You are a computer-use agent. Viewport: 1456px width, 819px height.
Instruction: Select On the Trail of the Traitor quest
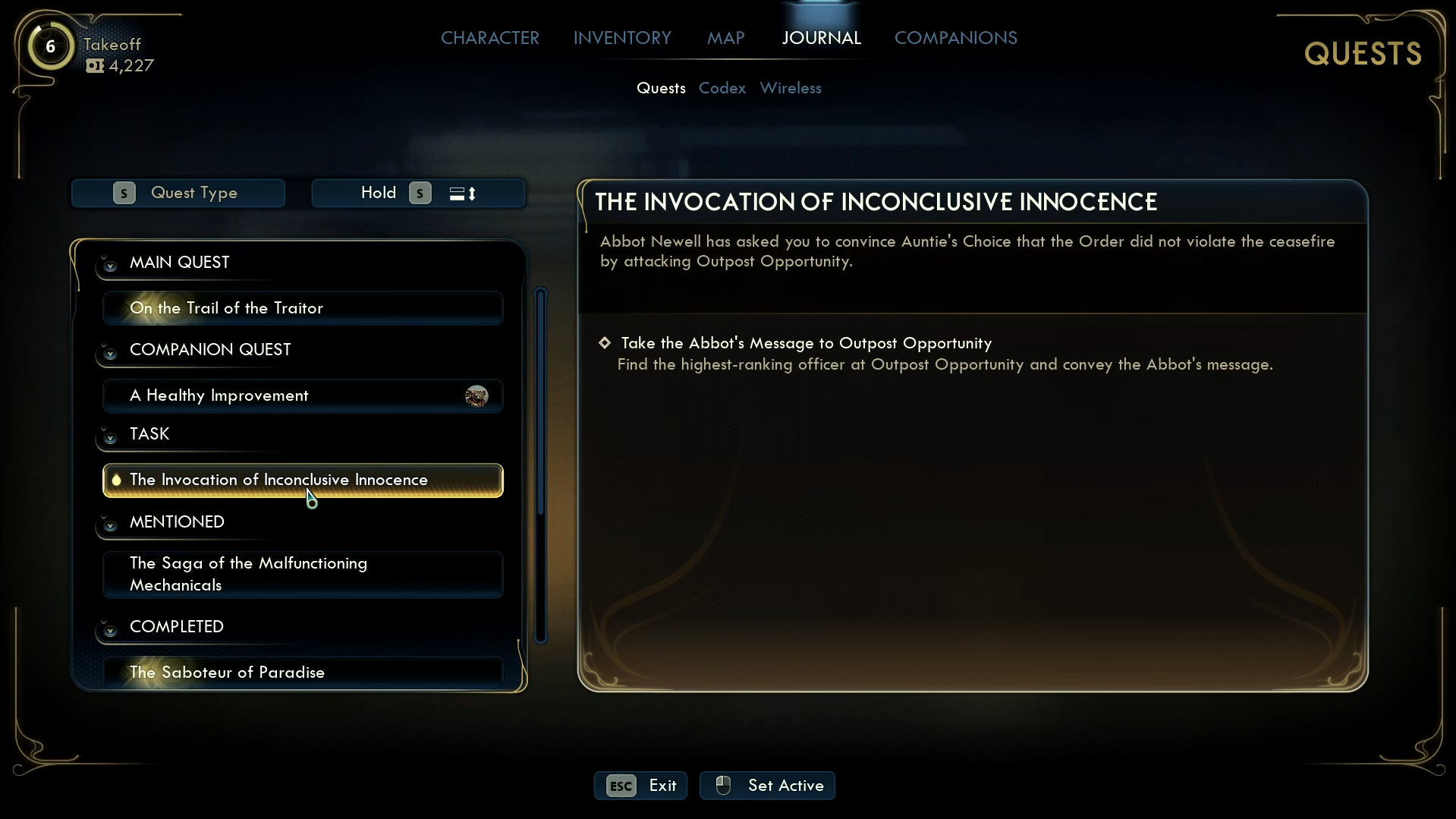coord(303,308)
